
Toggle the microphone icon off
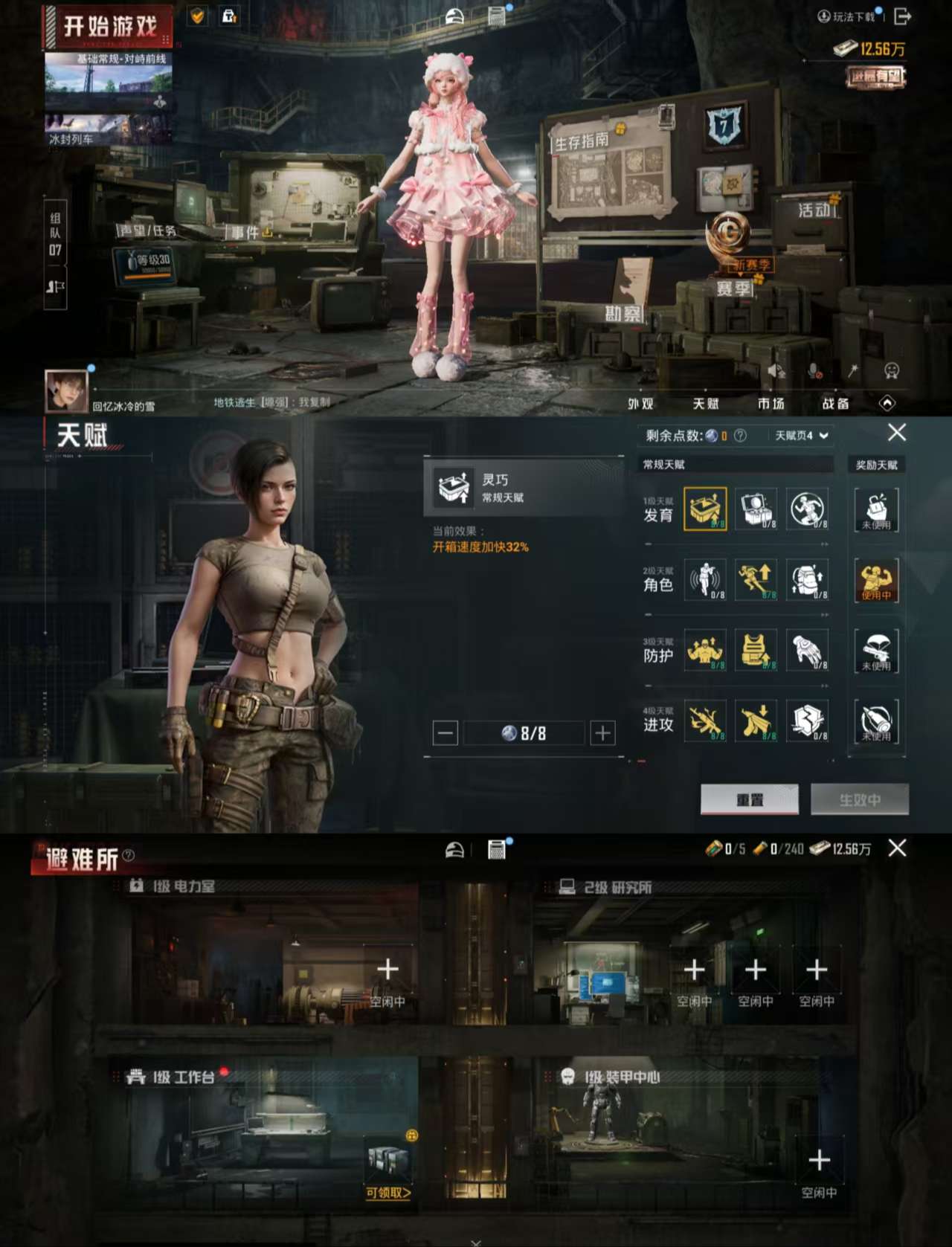(x=813, y=368)
